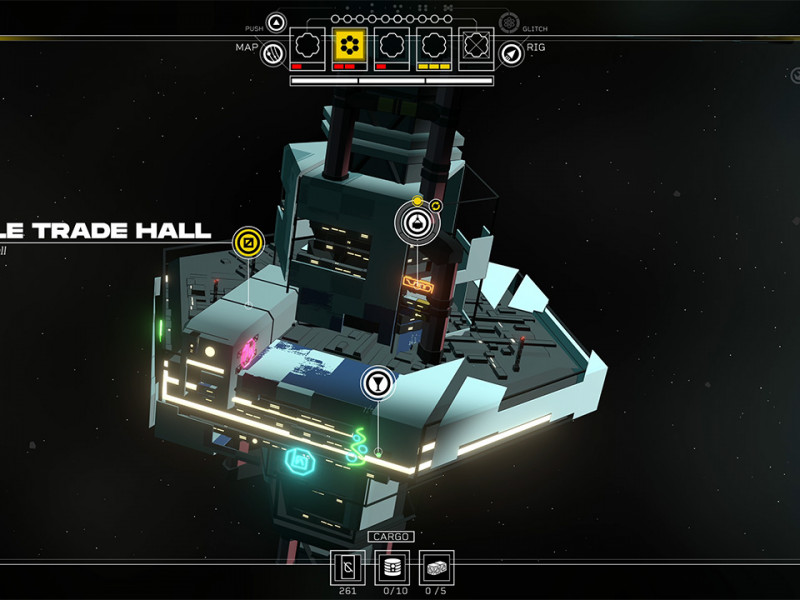Image resolution: width=800 pixels, height=600 pixels.
Task: Click the Push arrow button
Action: (x=277, y=23)
